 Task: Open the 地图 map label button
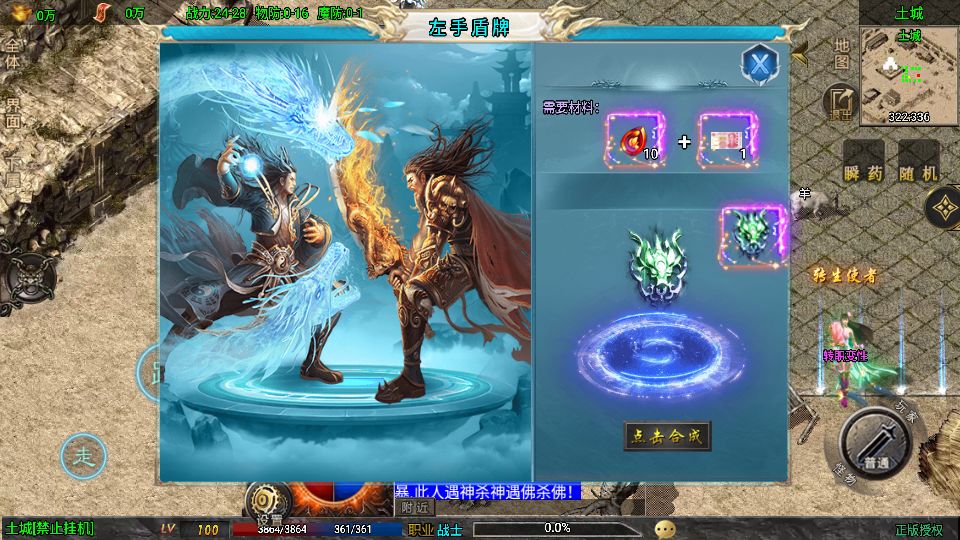(x=842, y=54)
